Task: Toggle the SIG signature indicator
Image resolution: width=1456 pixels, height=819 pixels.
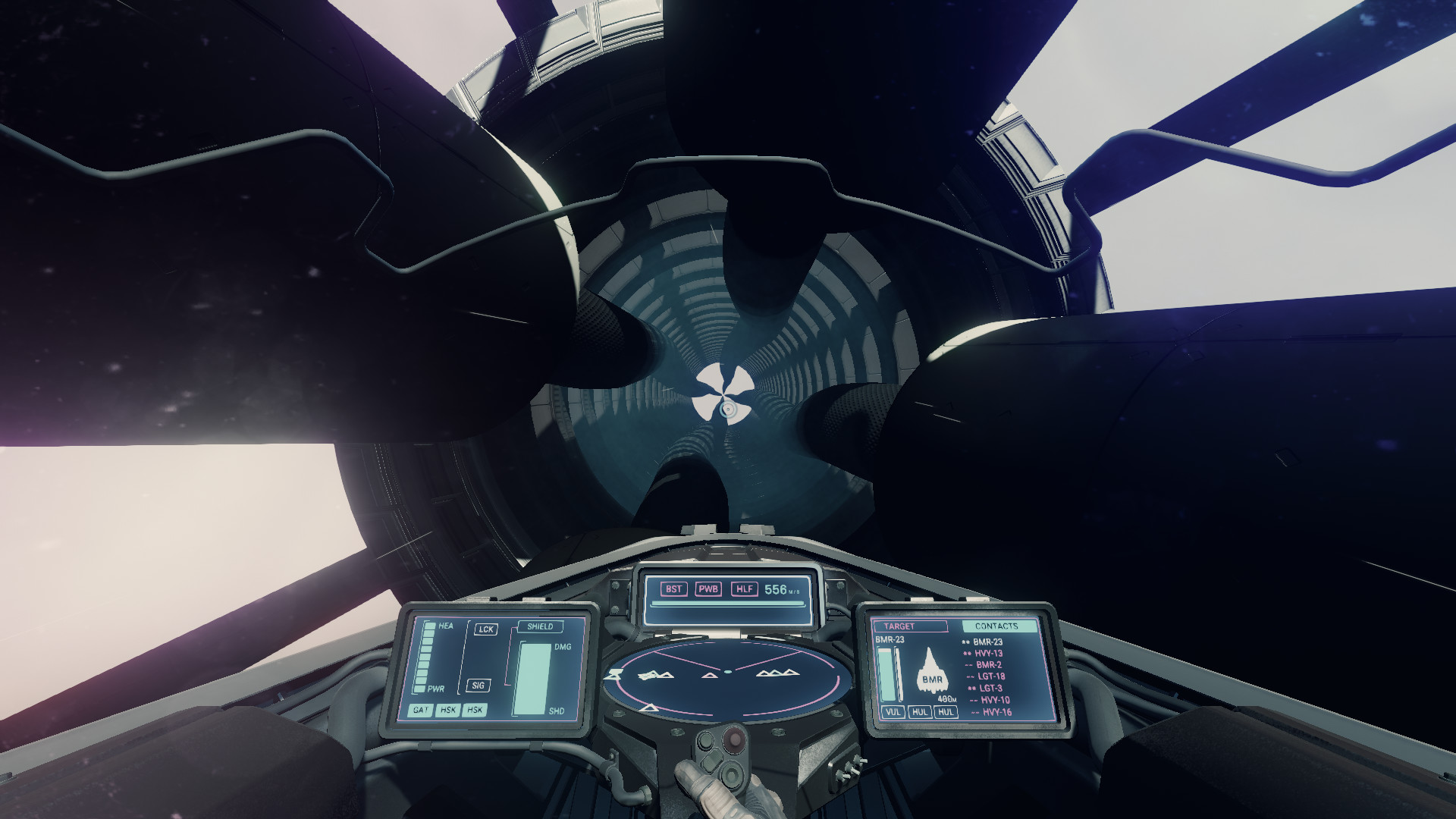Action: [x=480, y=684]
